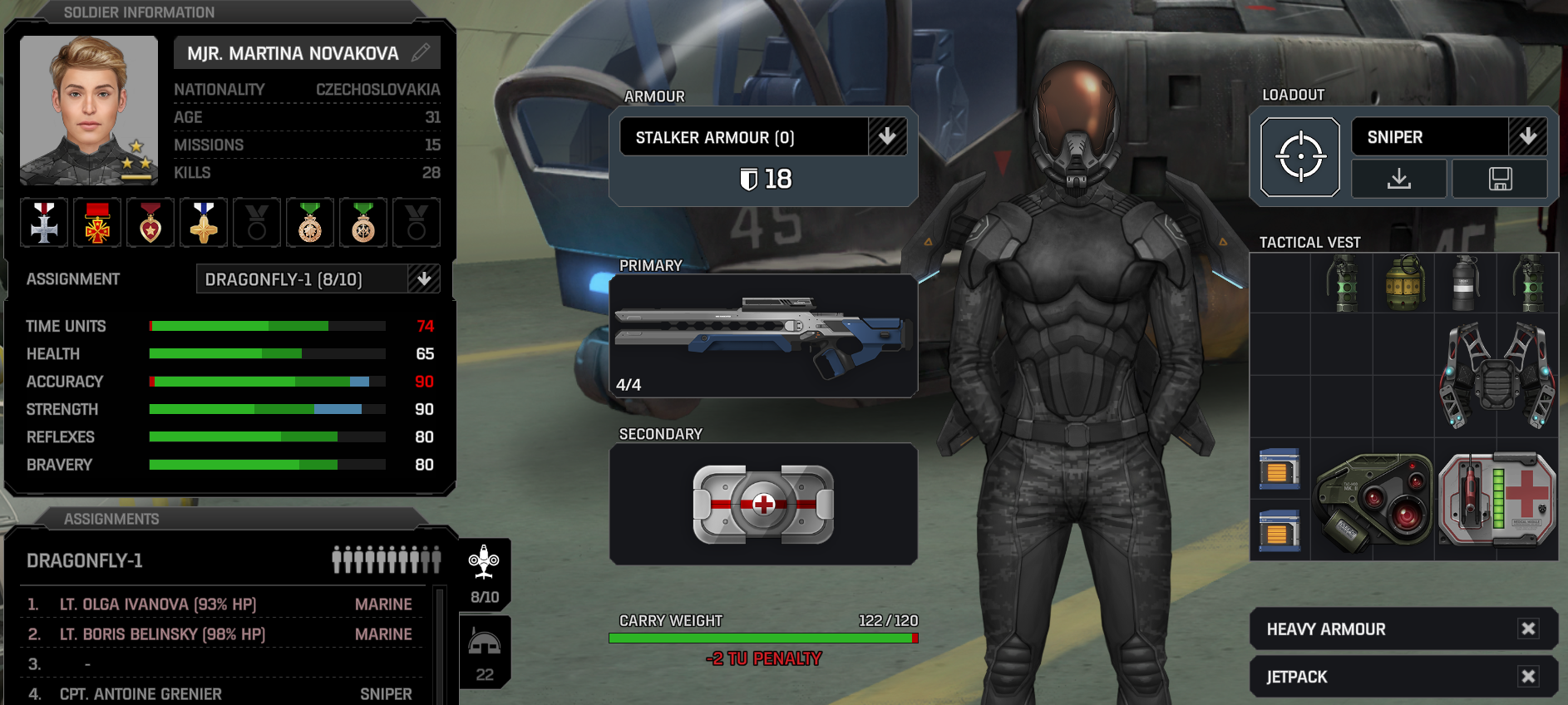
Task: Save loadout with the floppy disk button
Action: tap(1500, 179)
